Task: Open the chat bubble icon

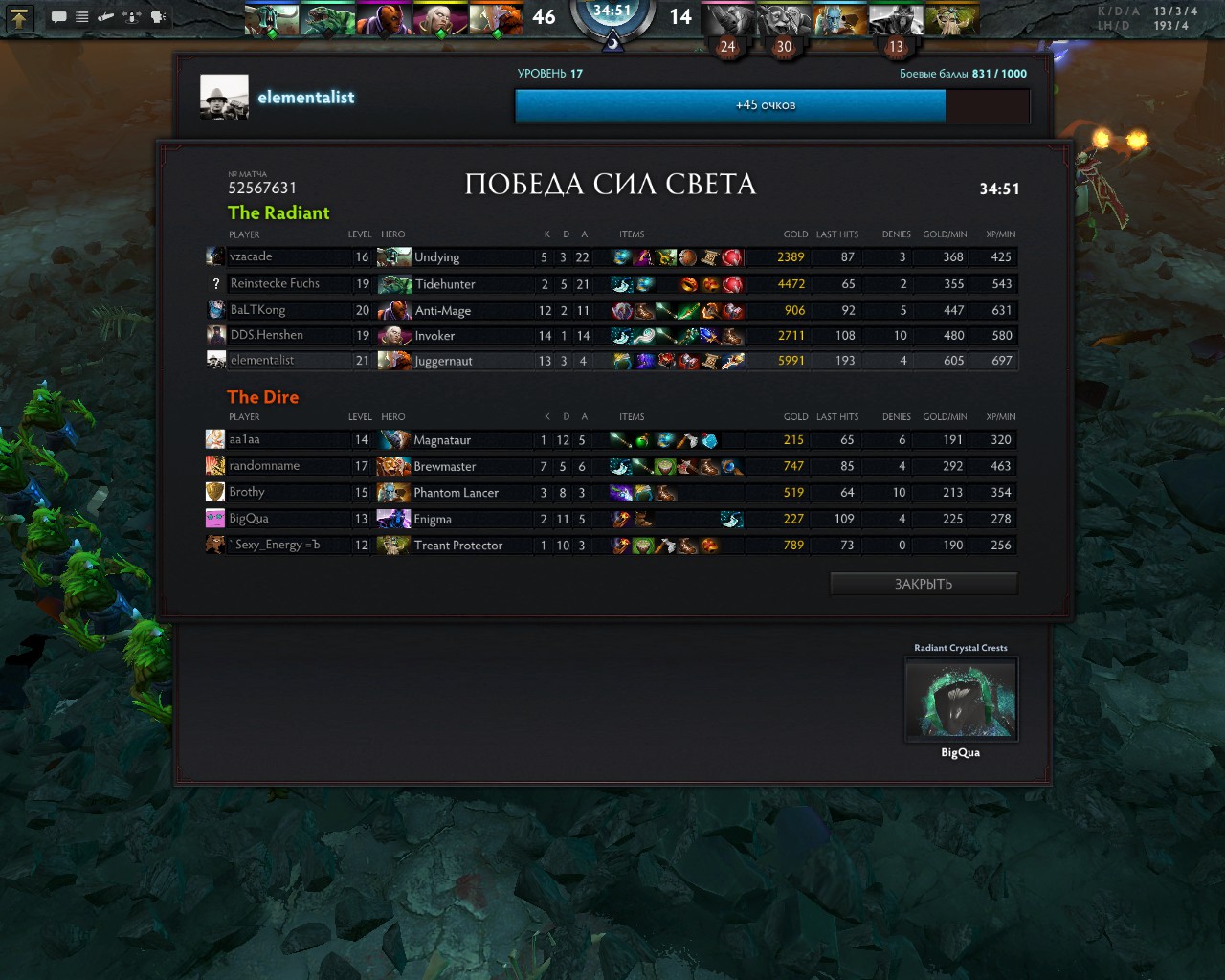Action: point(58,16)
